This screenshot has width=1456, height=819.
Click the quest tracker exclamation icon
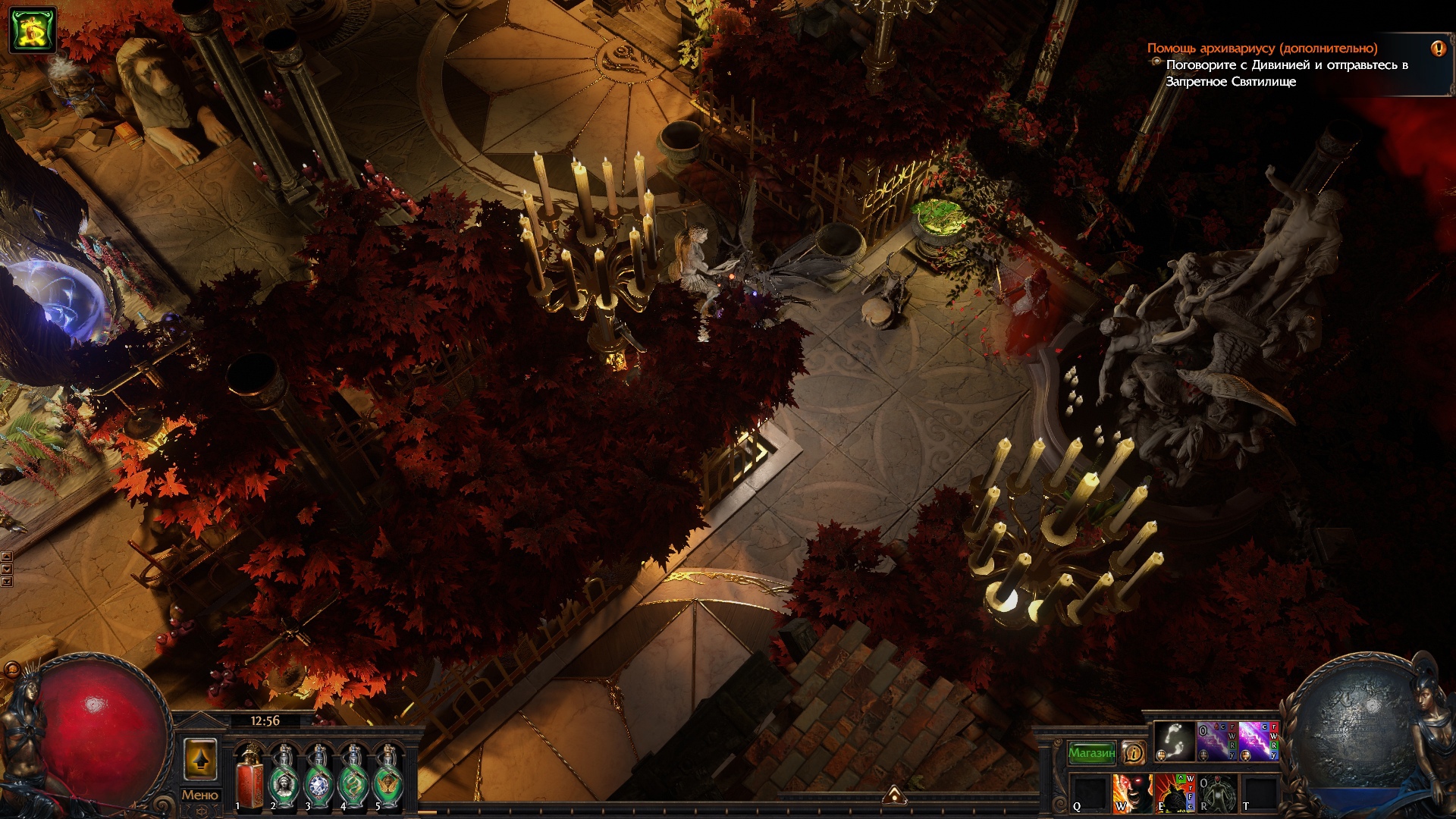(x=1438, y=49)
